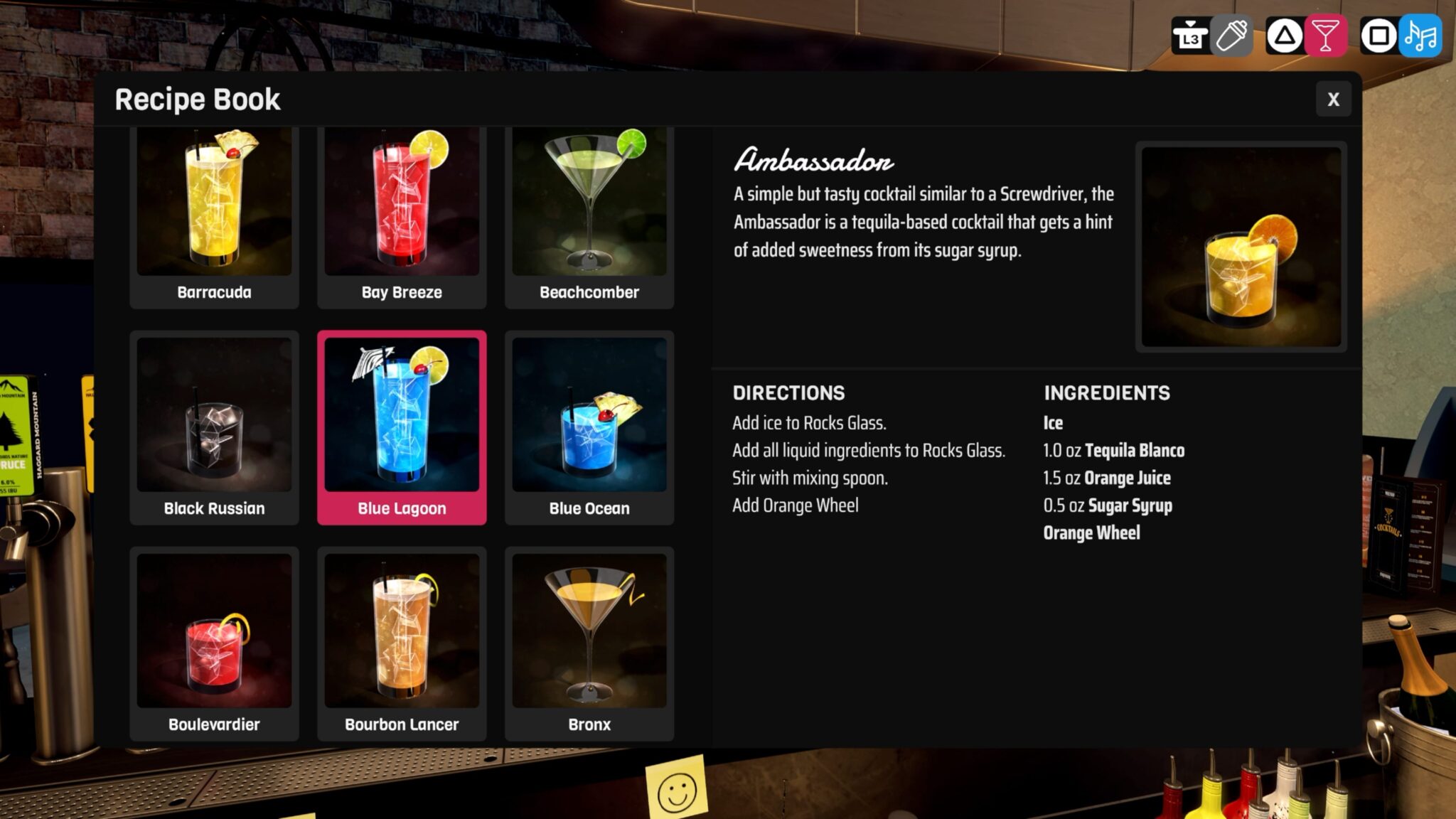Viewport: 1456px width, 819px height.
Task: Open the Black Russian recipe
Action: point(214,423)
